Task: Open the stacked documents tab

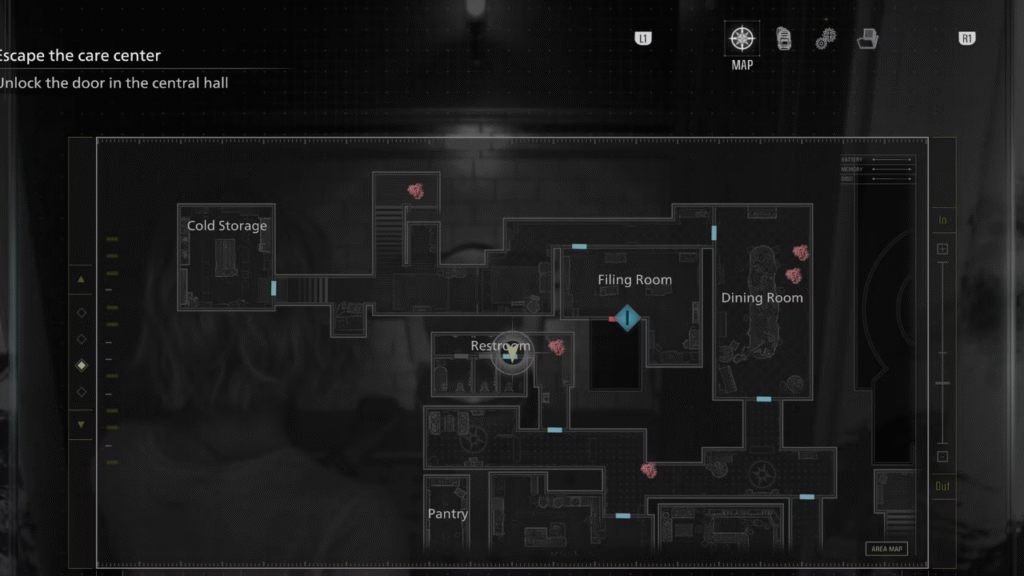Action: pos(785,39)
